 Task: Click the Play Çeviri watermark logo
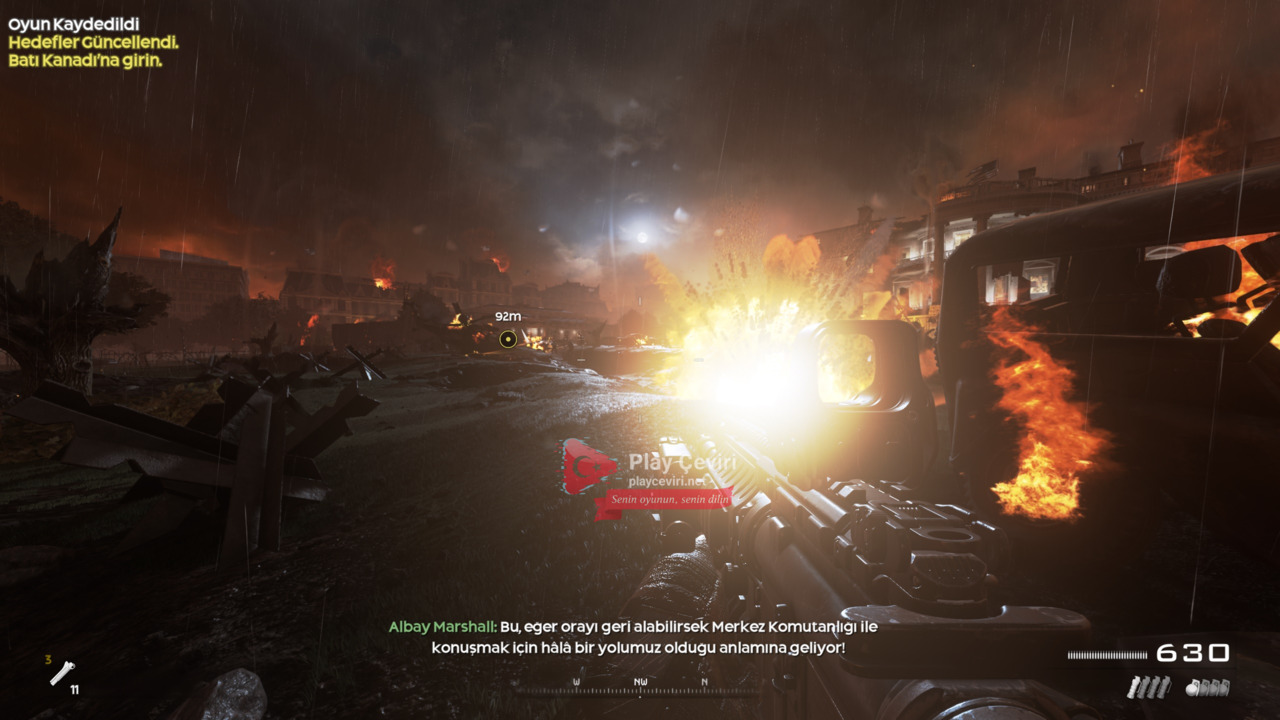590,467
